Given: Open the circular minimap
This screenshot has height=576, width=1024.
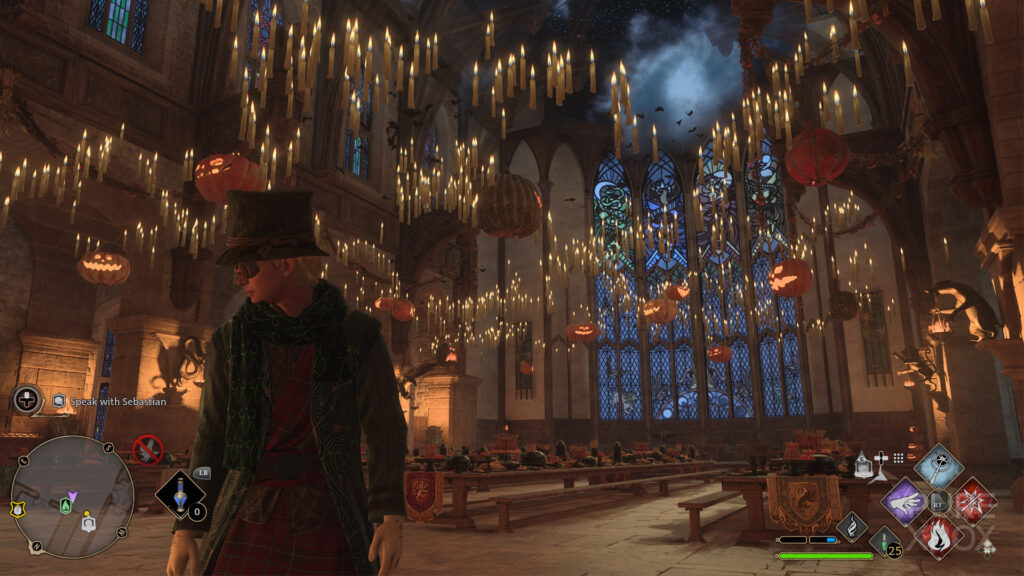Looking at the screenshot, I should tap(72, 497).
